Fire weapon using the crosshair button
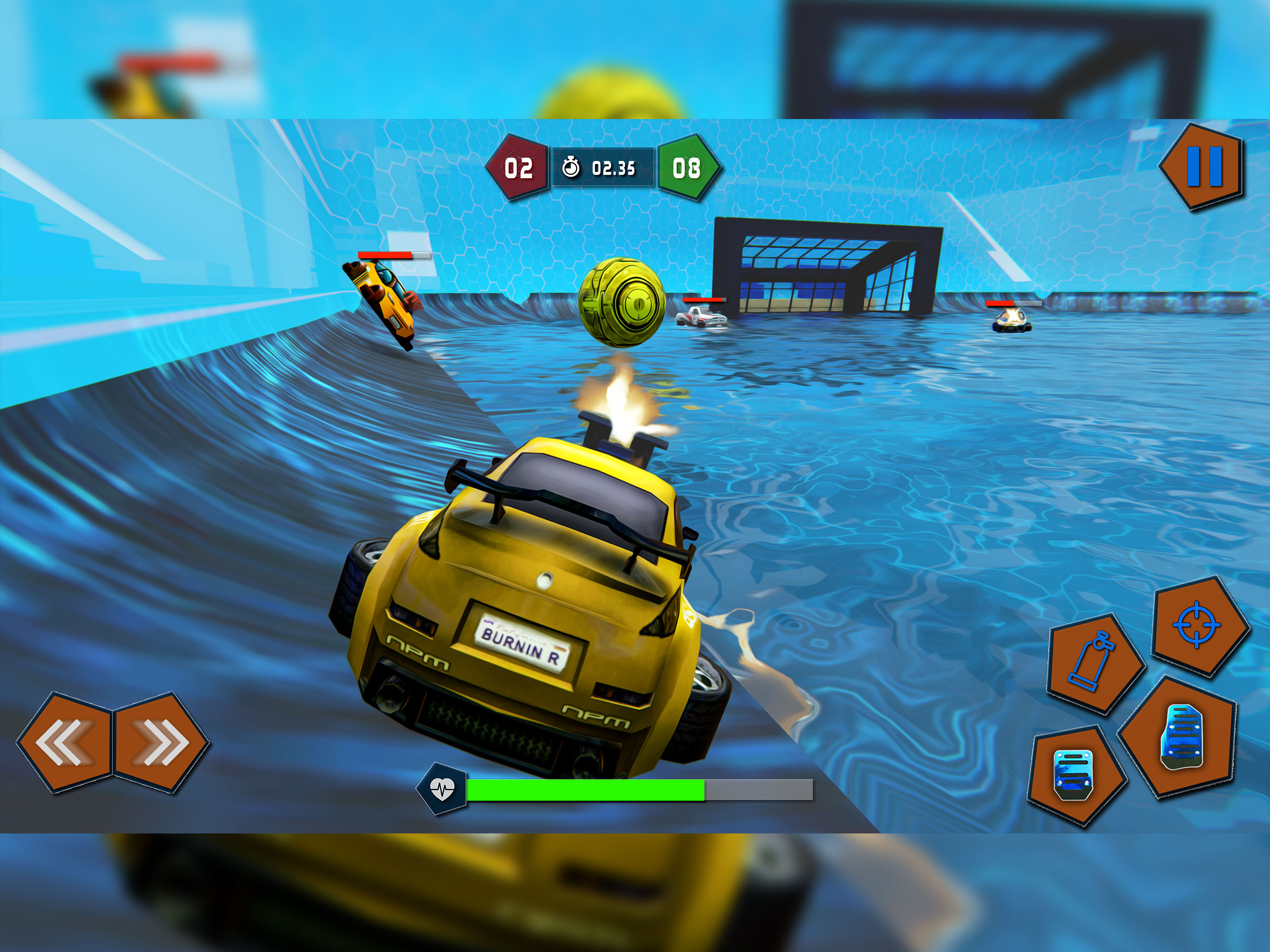 tap(1198, 625)
